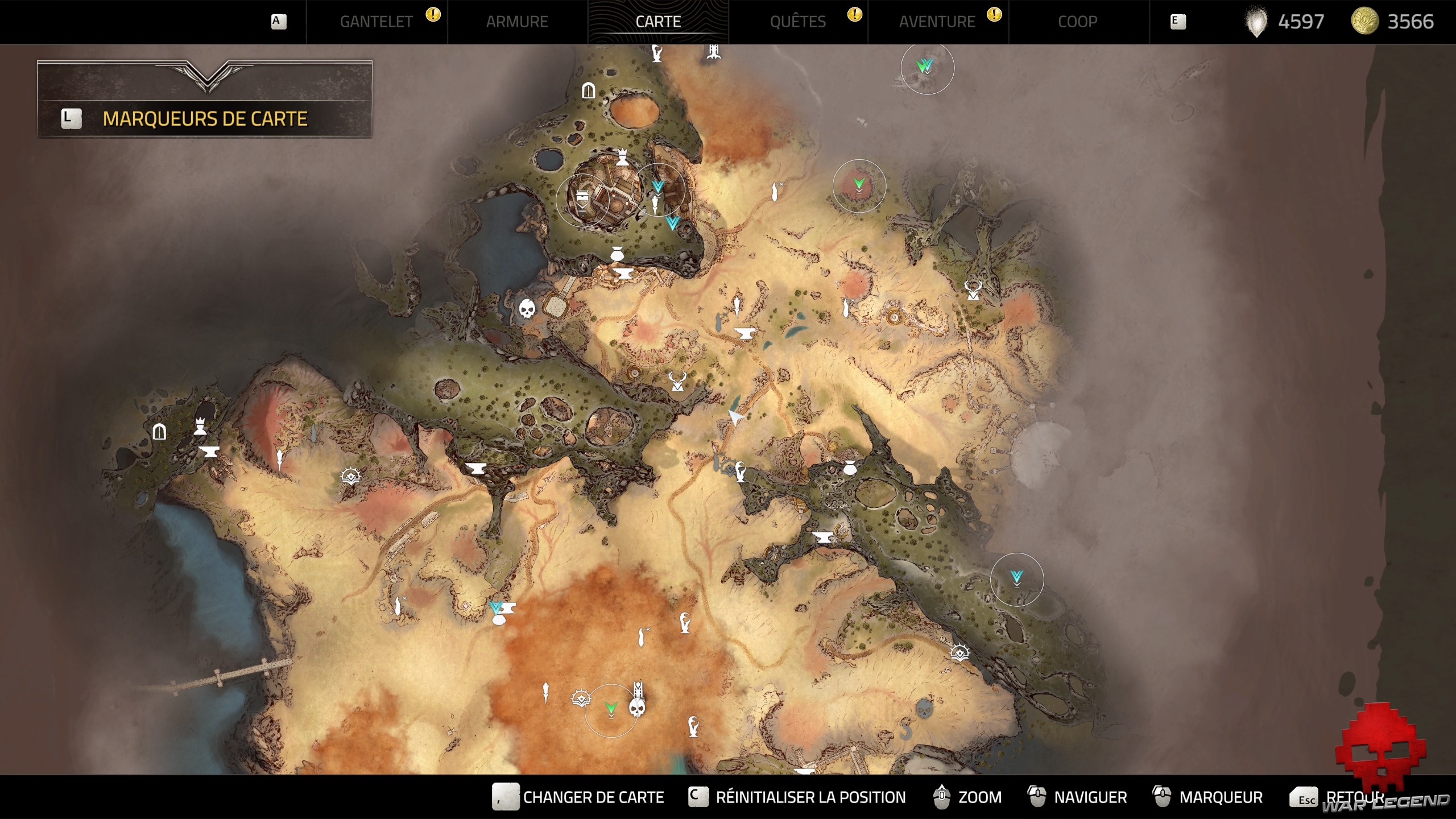Go to the Quêtes tab

[x=797, y=22]
